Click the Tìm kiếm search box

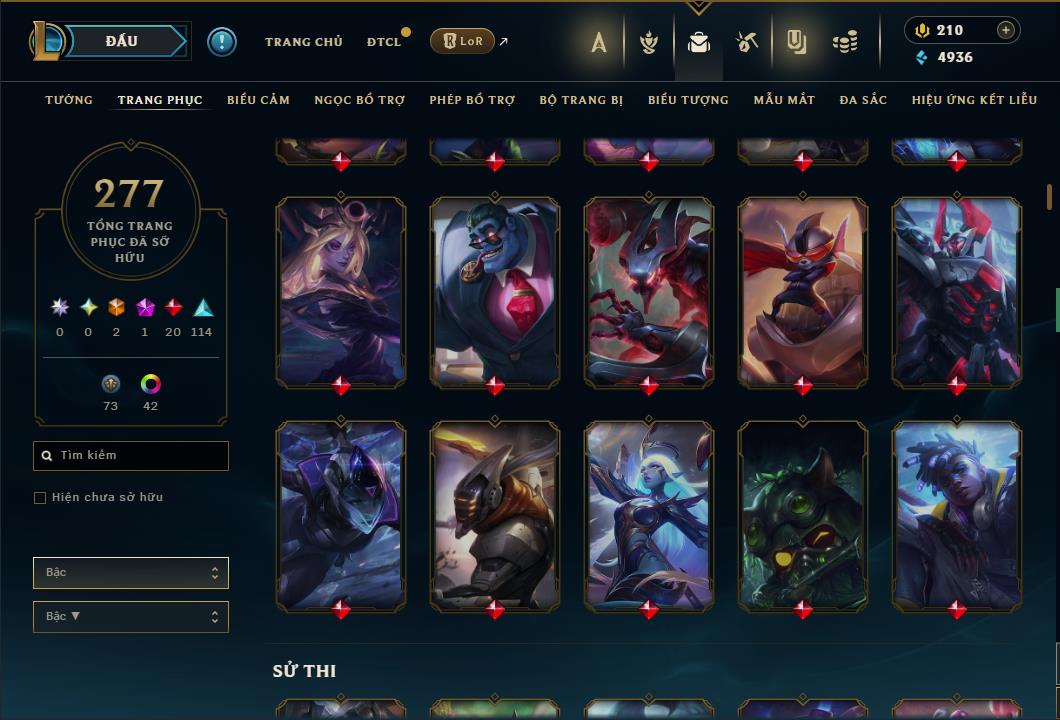click(x=131, y=456)
